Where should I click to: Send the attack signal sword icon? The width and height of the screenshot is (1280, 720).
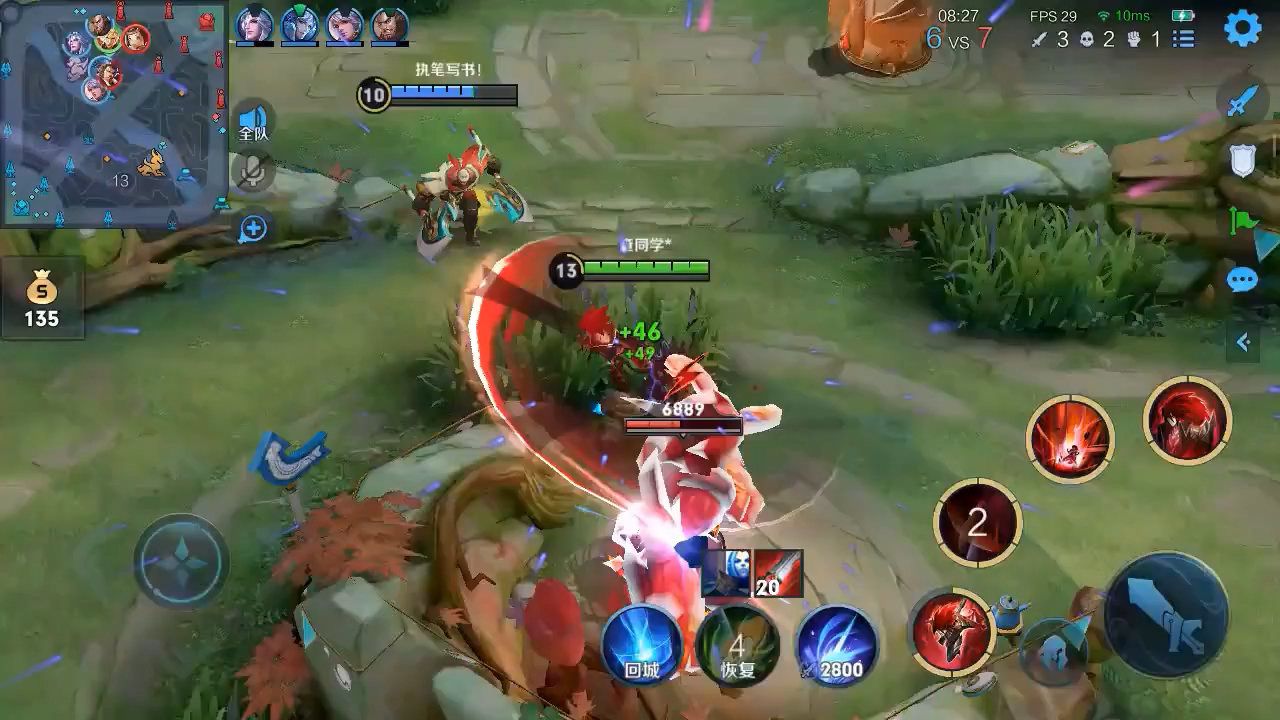pos(1242,101)
